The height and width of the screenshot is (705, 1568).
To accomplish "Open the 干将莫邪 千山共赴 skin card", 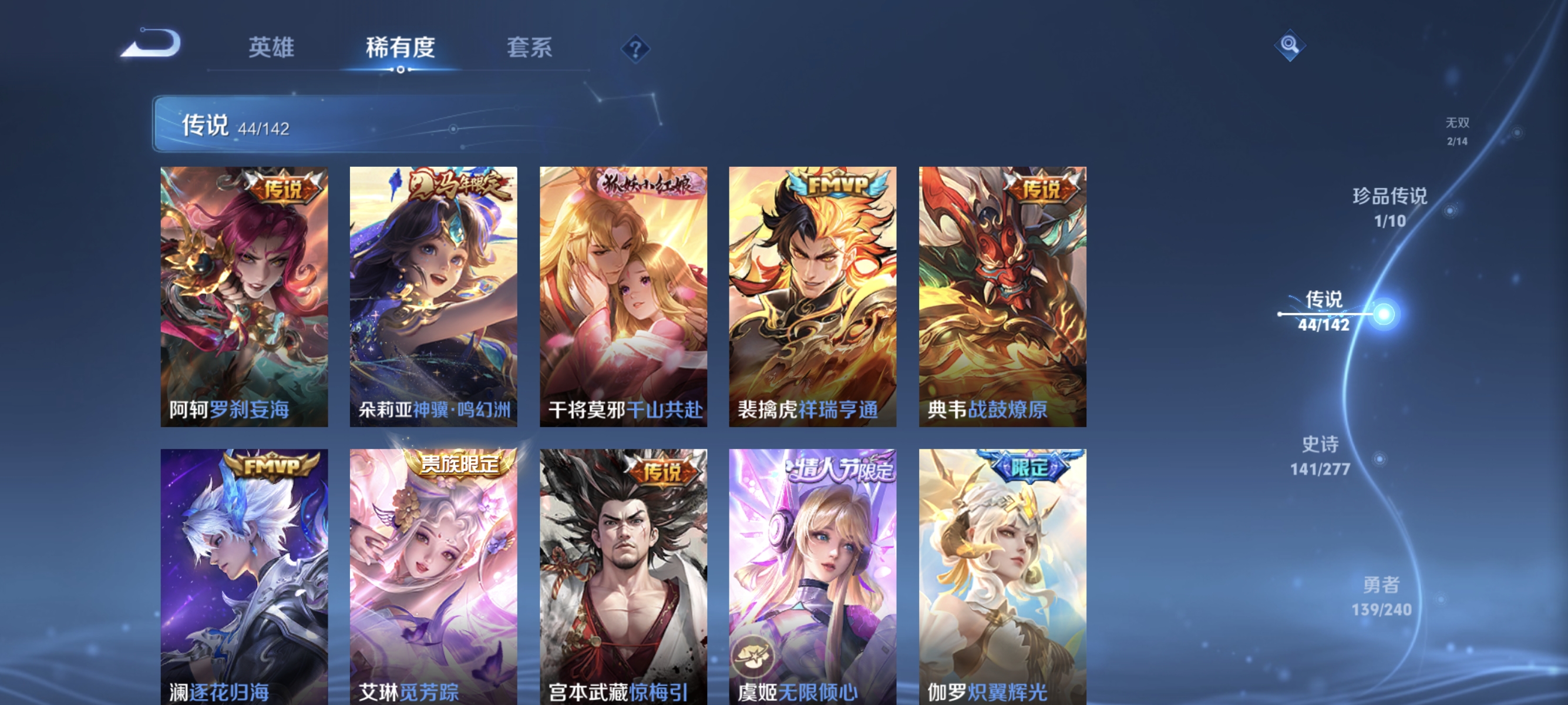I will click(624, 298).
